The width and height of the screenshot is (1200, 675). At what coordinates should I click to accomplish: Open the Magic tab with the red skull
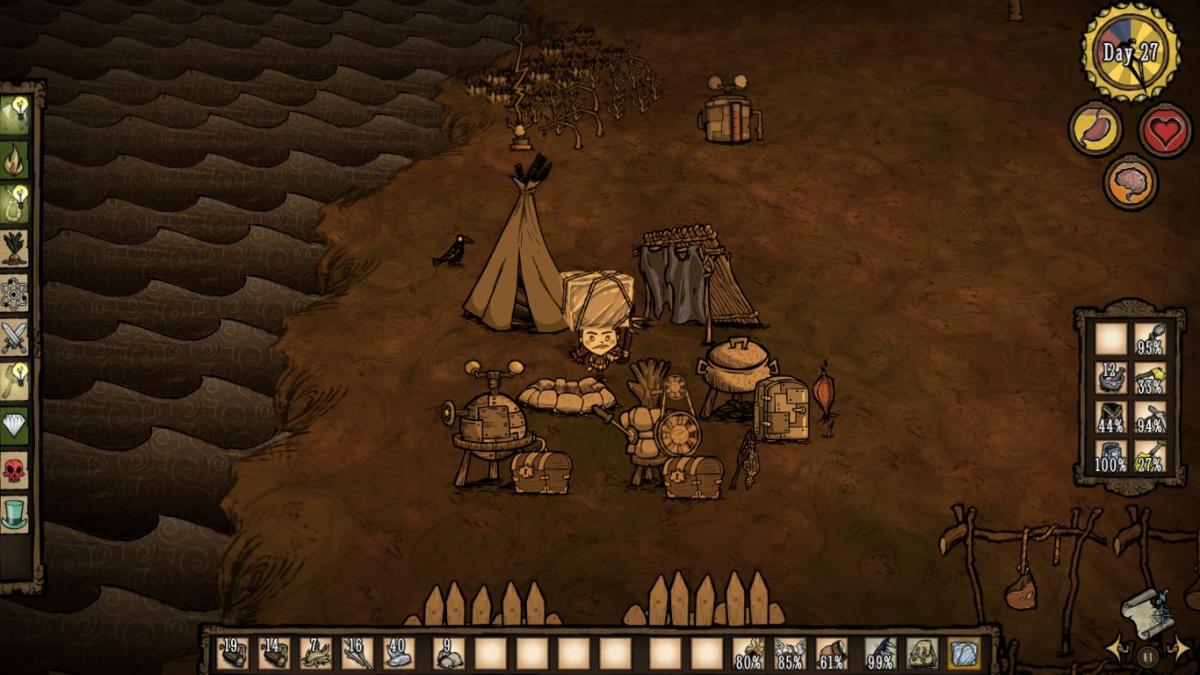coord(14,470)
